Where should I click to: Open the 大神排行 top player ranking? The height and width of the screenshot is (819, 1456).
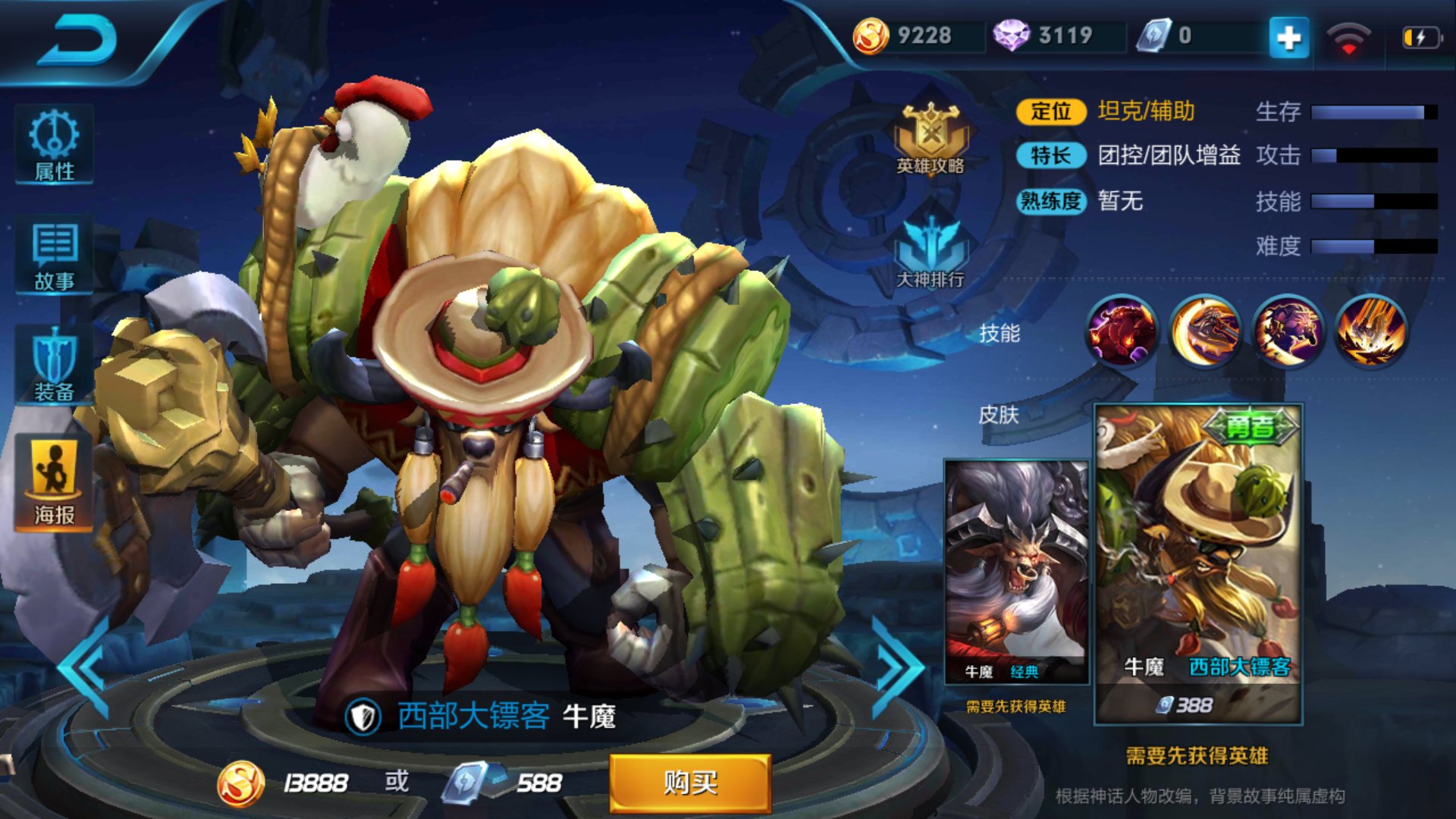point(930,253)
